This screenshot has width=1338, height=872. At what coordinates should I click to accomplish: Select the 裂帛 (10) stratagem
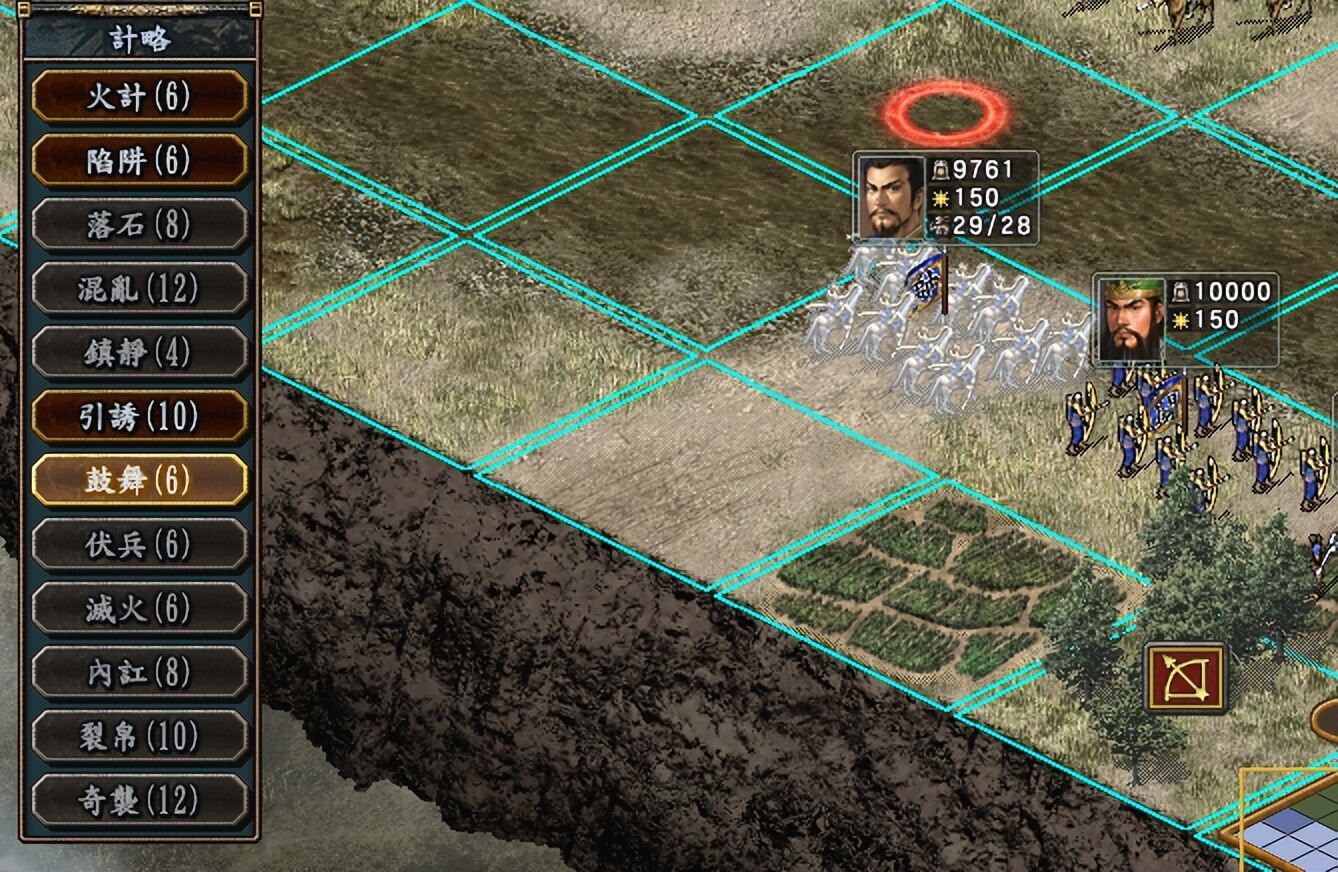pos(139,737)
